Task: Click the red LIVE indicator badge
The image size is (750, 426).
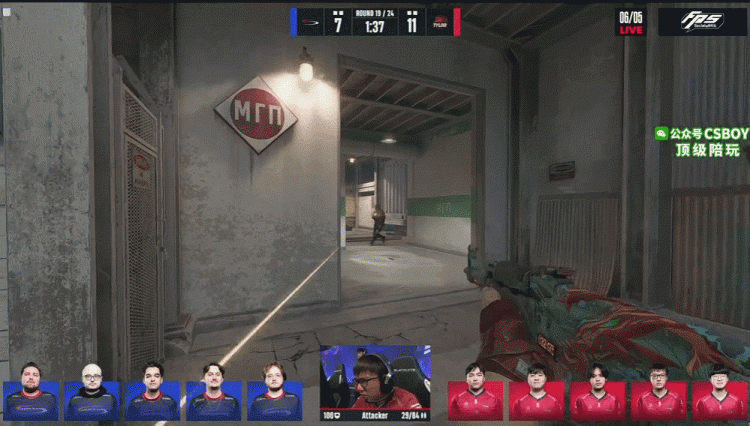Action: click(630, 23)
